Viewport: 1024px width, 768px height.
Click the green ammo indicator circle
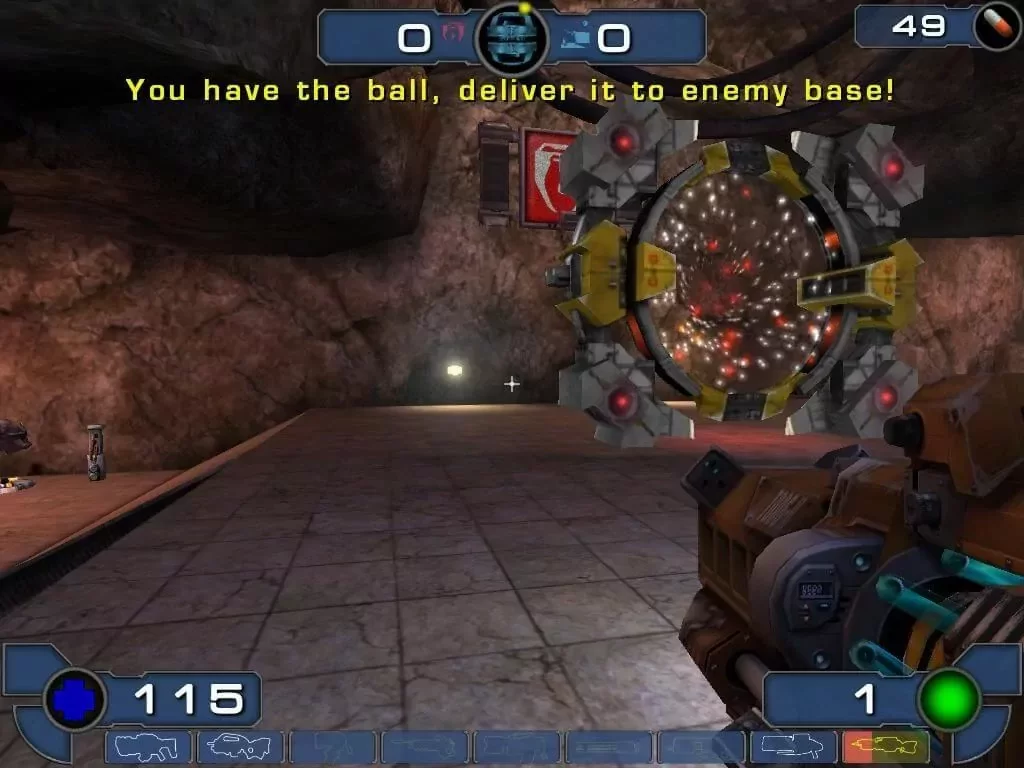948,699
